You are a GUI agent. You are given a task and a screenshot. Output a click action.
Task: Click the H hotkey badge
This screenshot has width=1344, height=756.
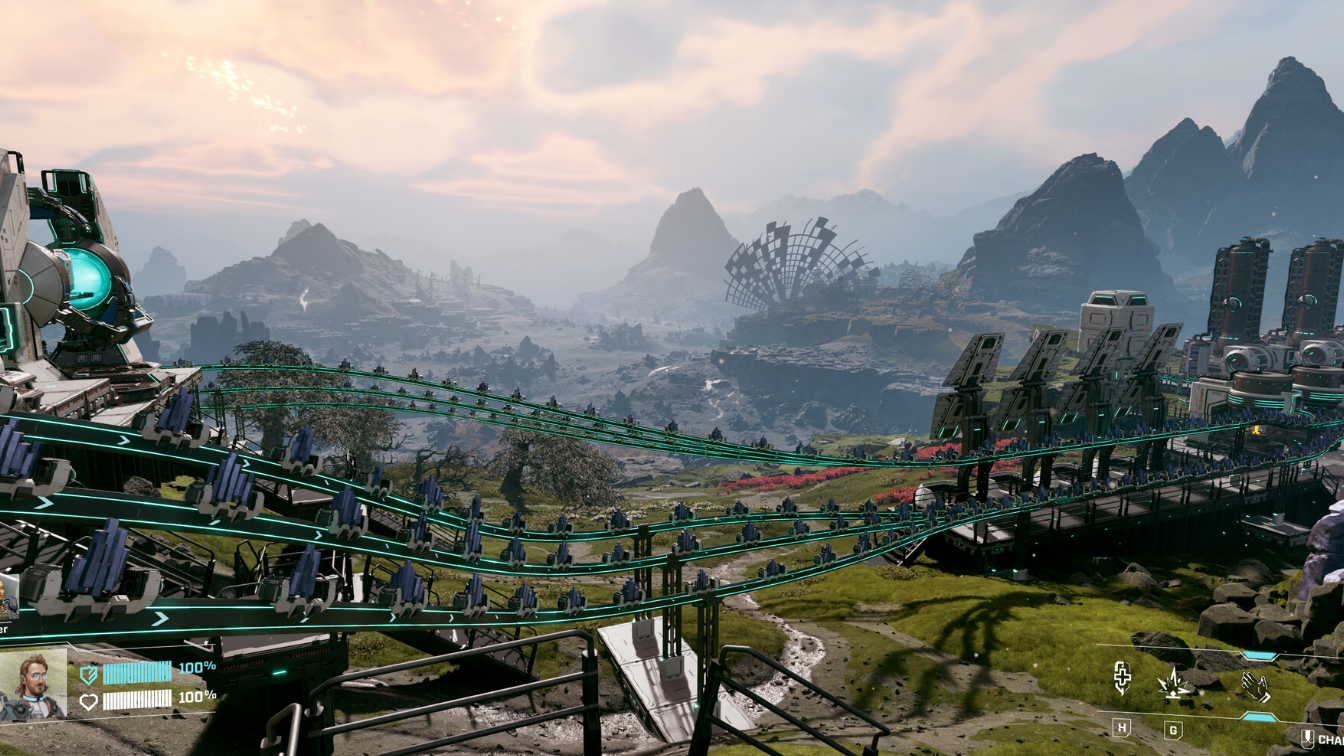1122,727
